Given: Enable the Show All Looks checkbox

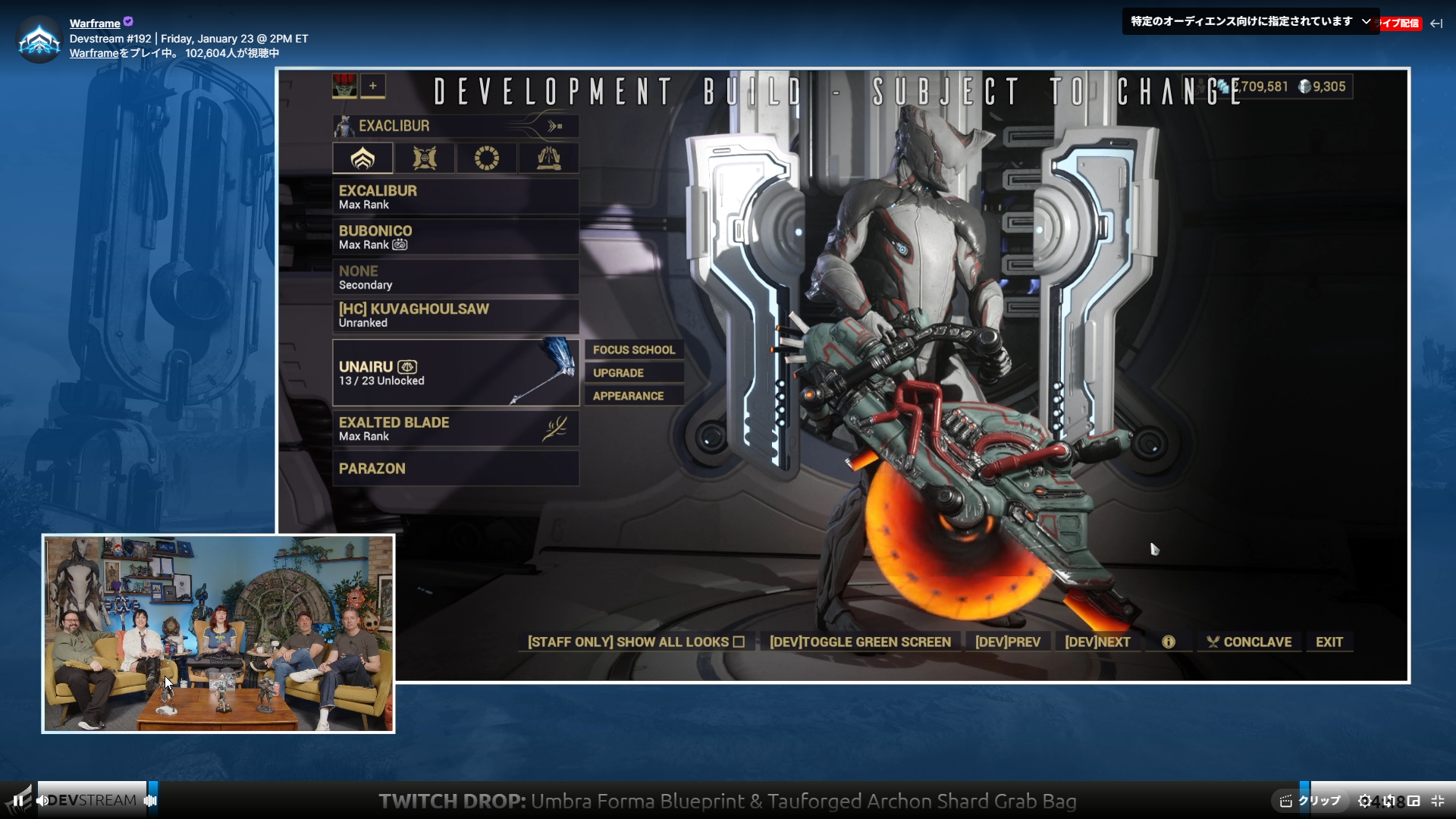Looking at the screenshot, I should (739, 642).
